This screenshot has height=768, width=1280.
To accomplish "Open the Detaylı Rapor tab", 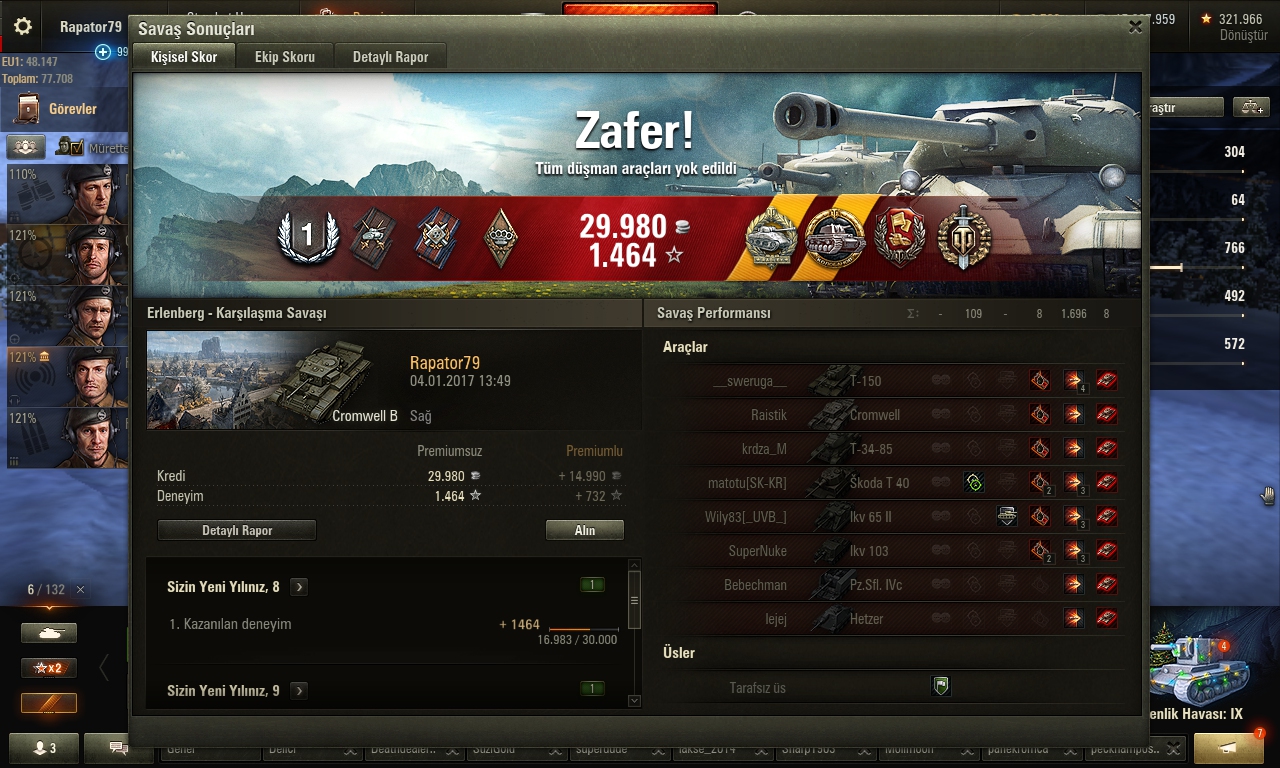I will 390,57.
